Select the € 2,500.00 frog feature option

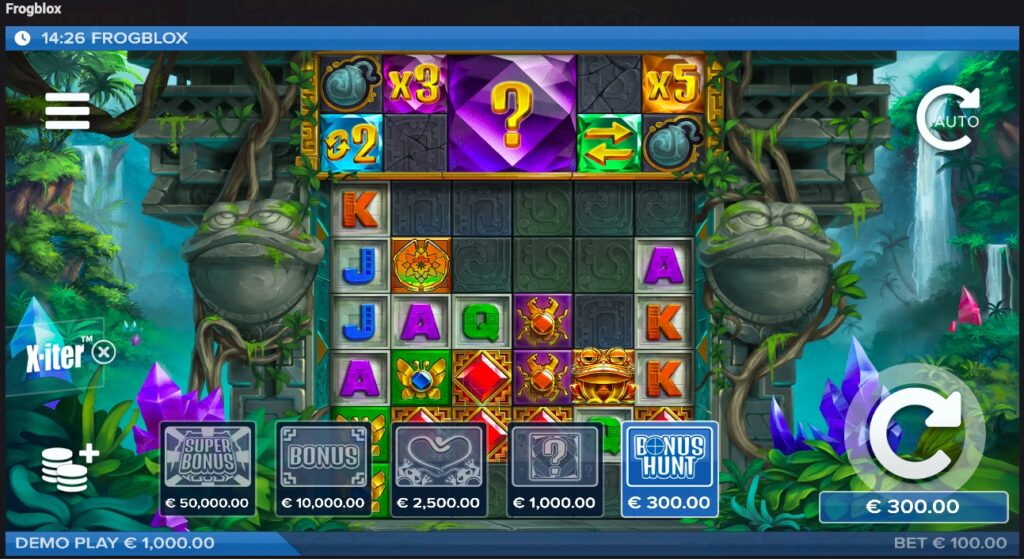click(x=439, y=468)
